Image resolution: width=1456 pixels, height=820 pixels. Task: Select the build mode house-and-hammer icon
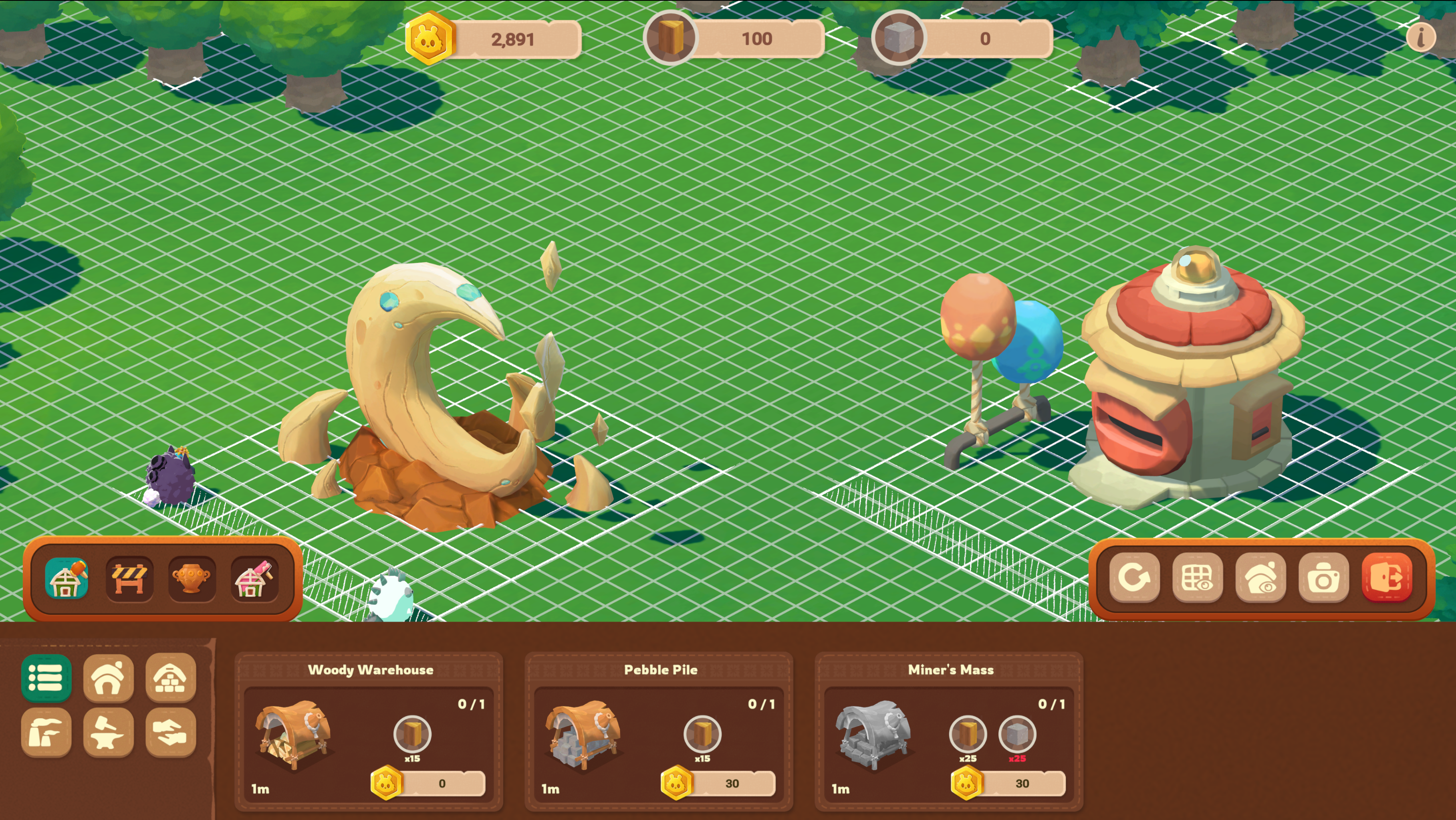pyautogui.click(x=67, y=578)
